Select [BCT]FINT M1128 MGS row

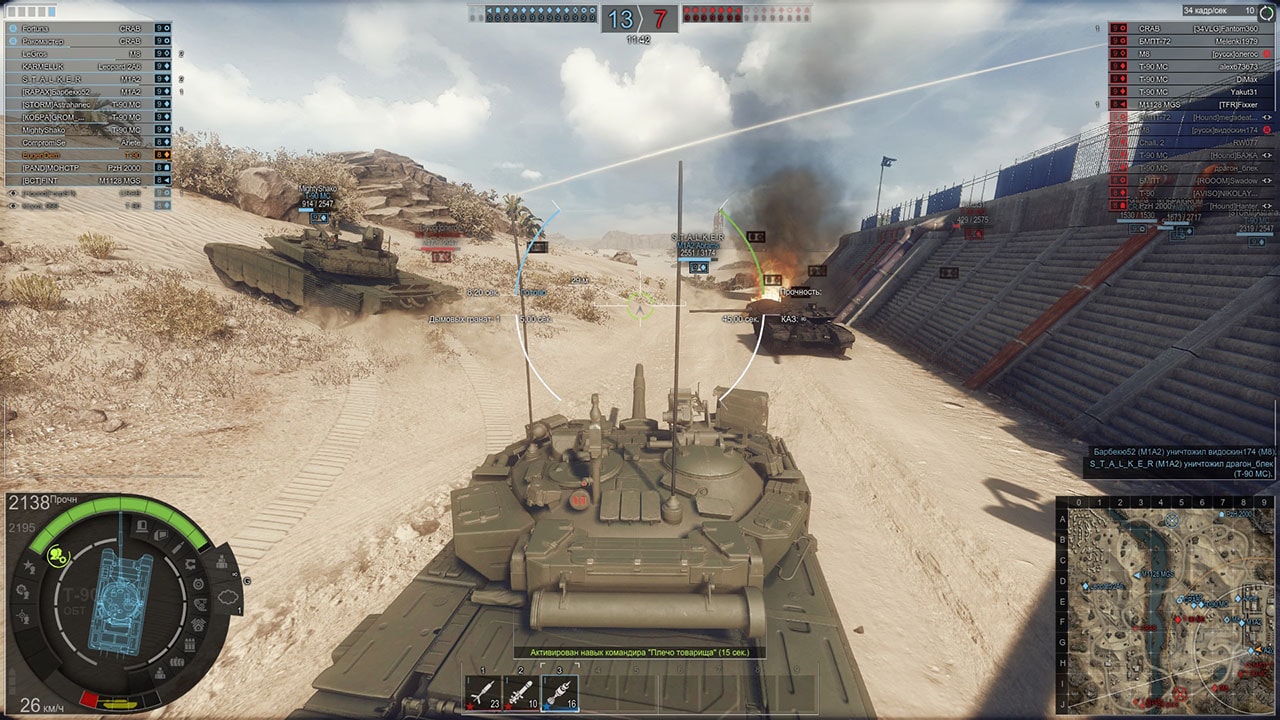click(80, 181)
